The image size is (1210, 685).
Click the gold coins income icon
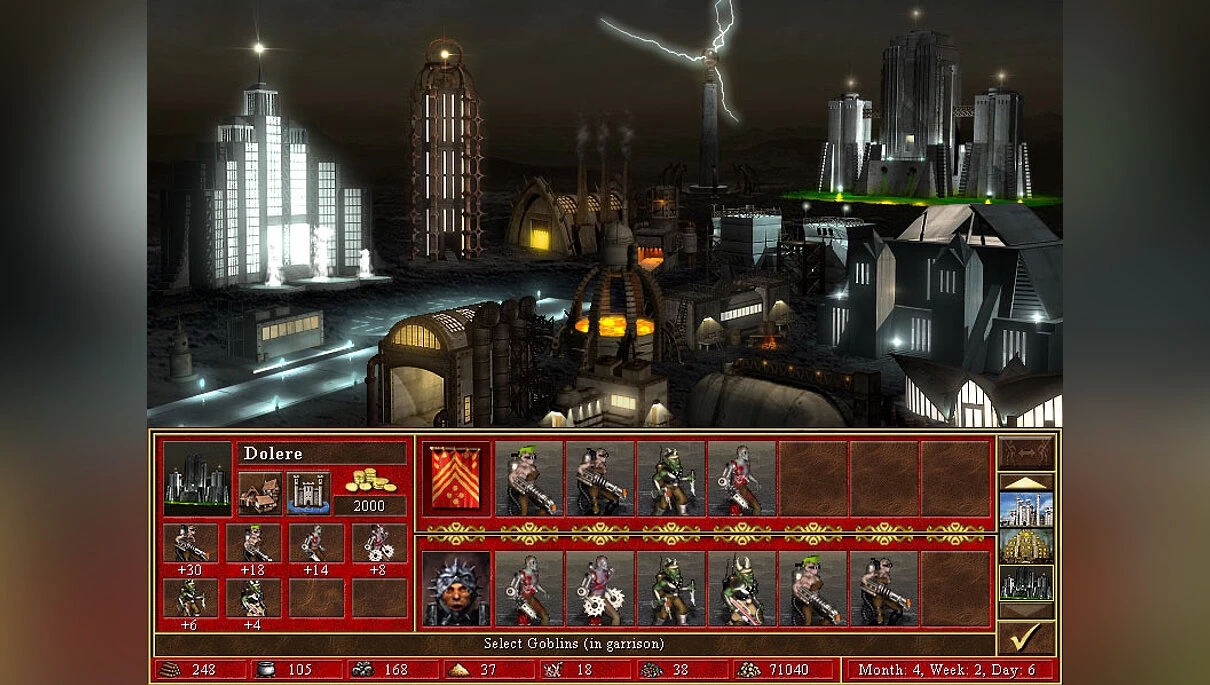tap(369, 481)
